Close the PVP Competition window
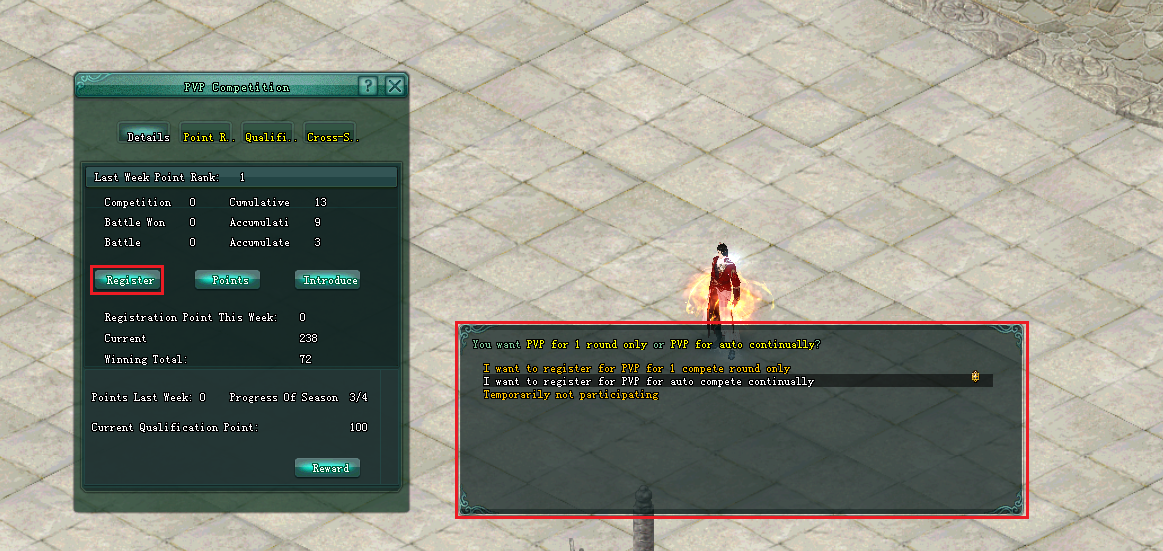The width and height of the screenshot is (1163, 551). point(395,86)
